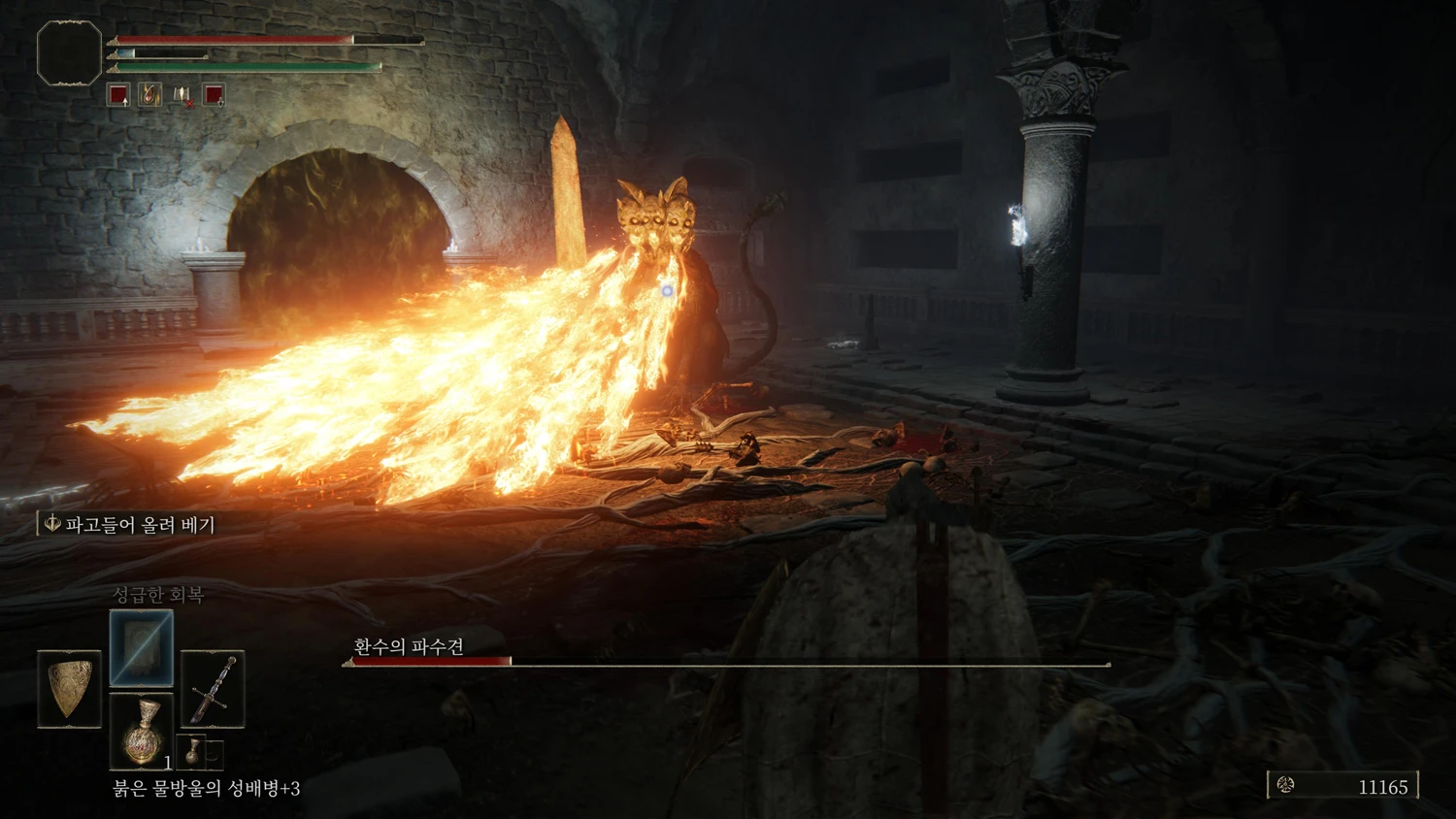This screenshot has width=1456, height=819.
Task: Click the status icon with red X
Action: point(182,95)
